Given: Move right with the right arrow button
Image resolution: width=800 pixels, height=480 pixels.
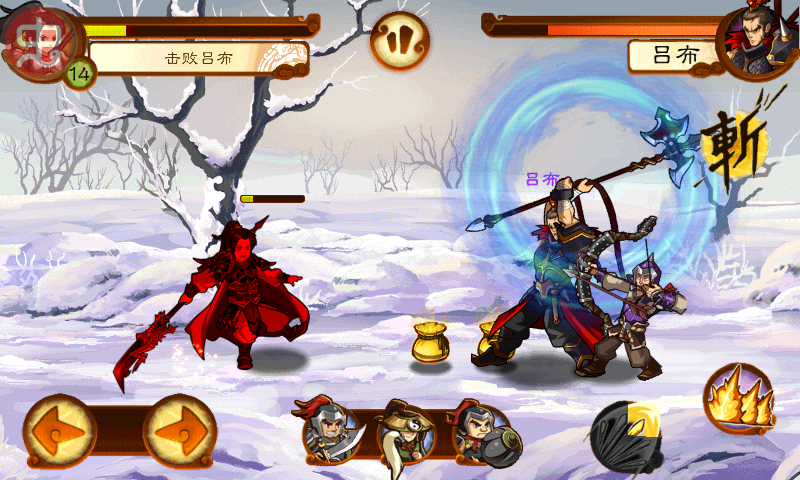Looking at the screenshot, I should 180,432.
